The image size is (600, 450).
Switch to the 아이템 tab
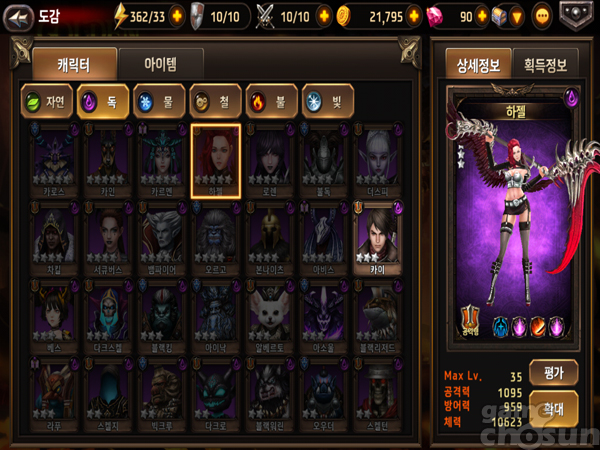[x=160, y=64]
